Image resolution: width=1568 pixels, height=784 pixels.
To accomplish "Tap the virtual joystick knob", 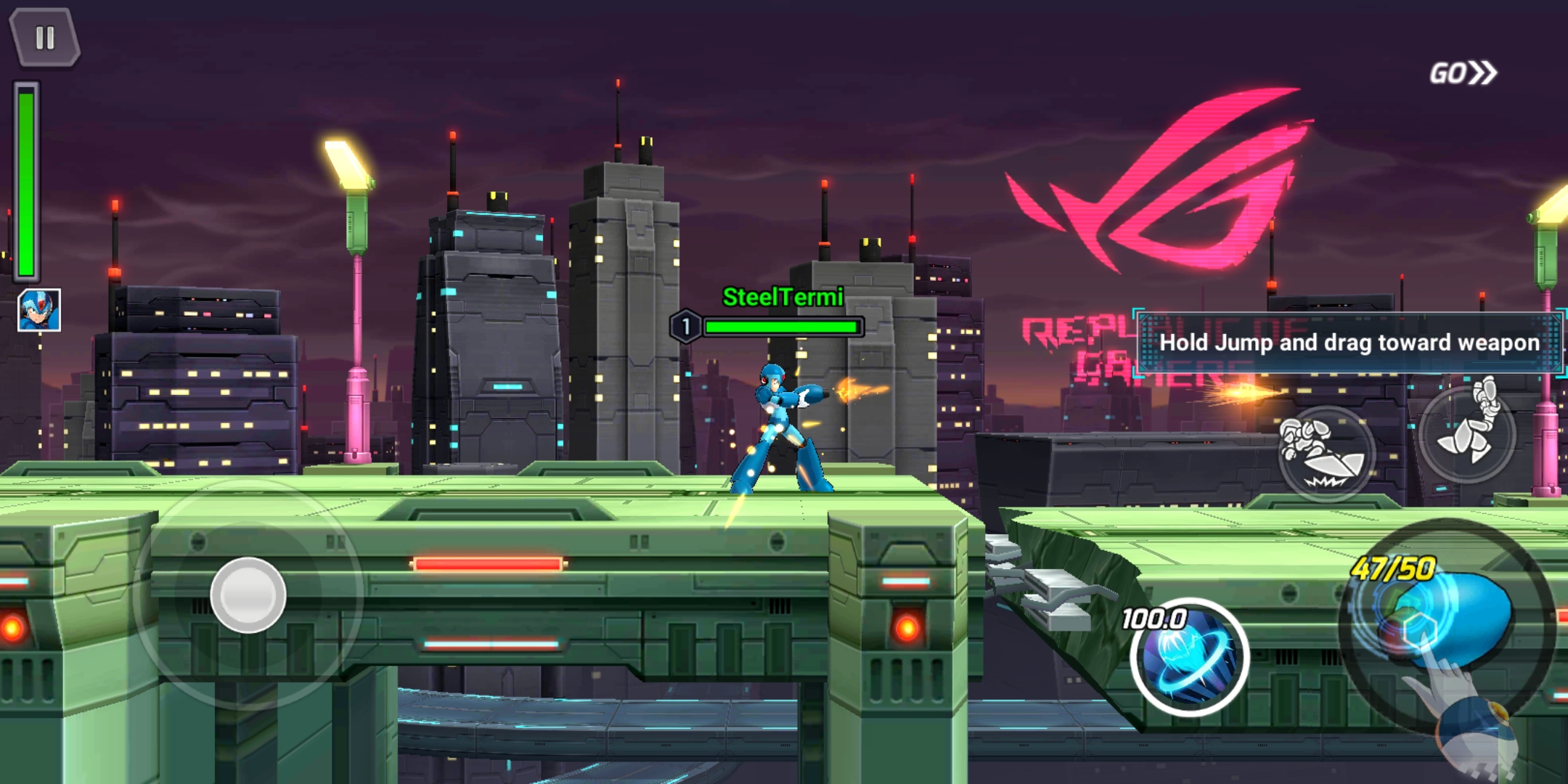I will 248,595.
